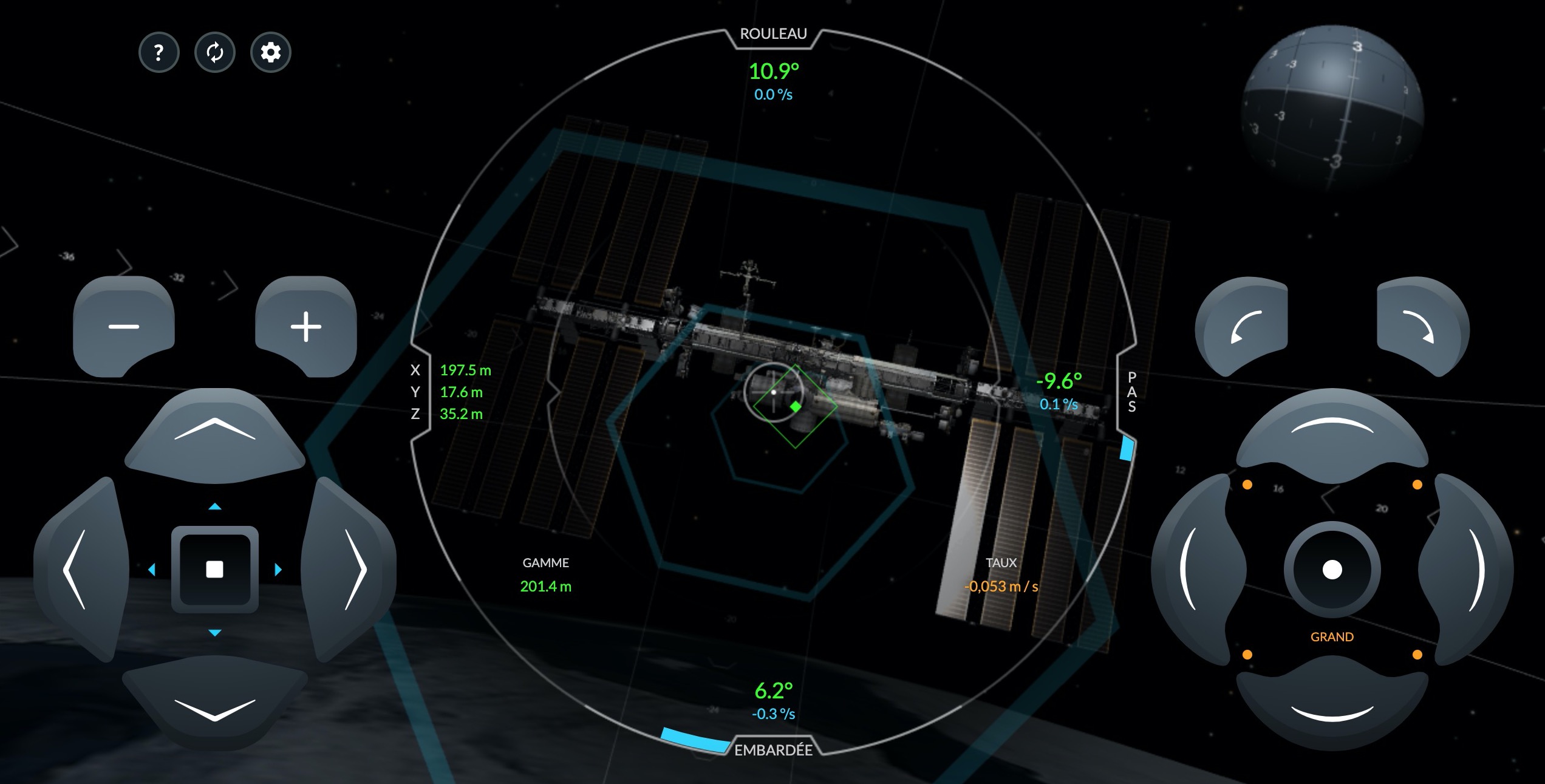Click the small blue right arrow near stop square

(x=279, y=568)
